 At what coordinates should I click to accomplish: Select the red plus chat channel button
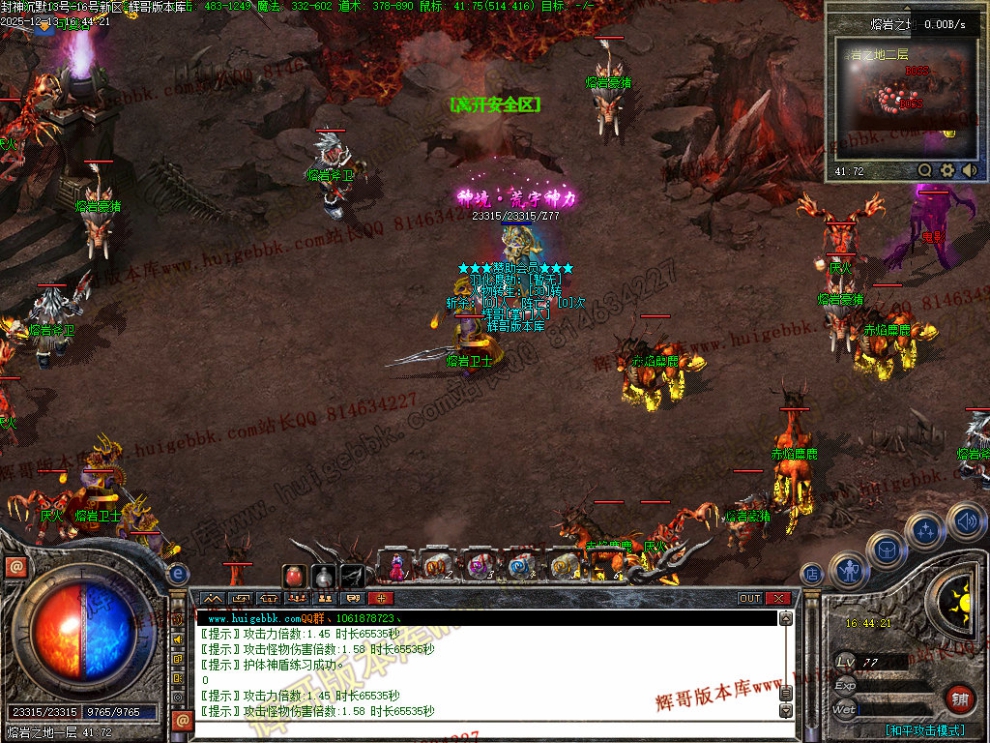point(381,598)
